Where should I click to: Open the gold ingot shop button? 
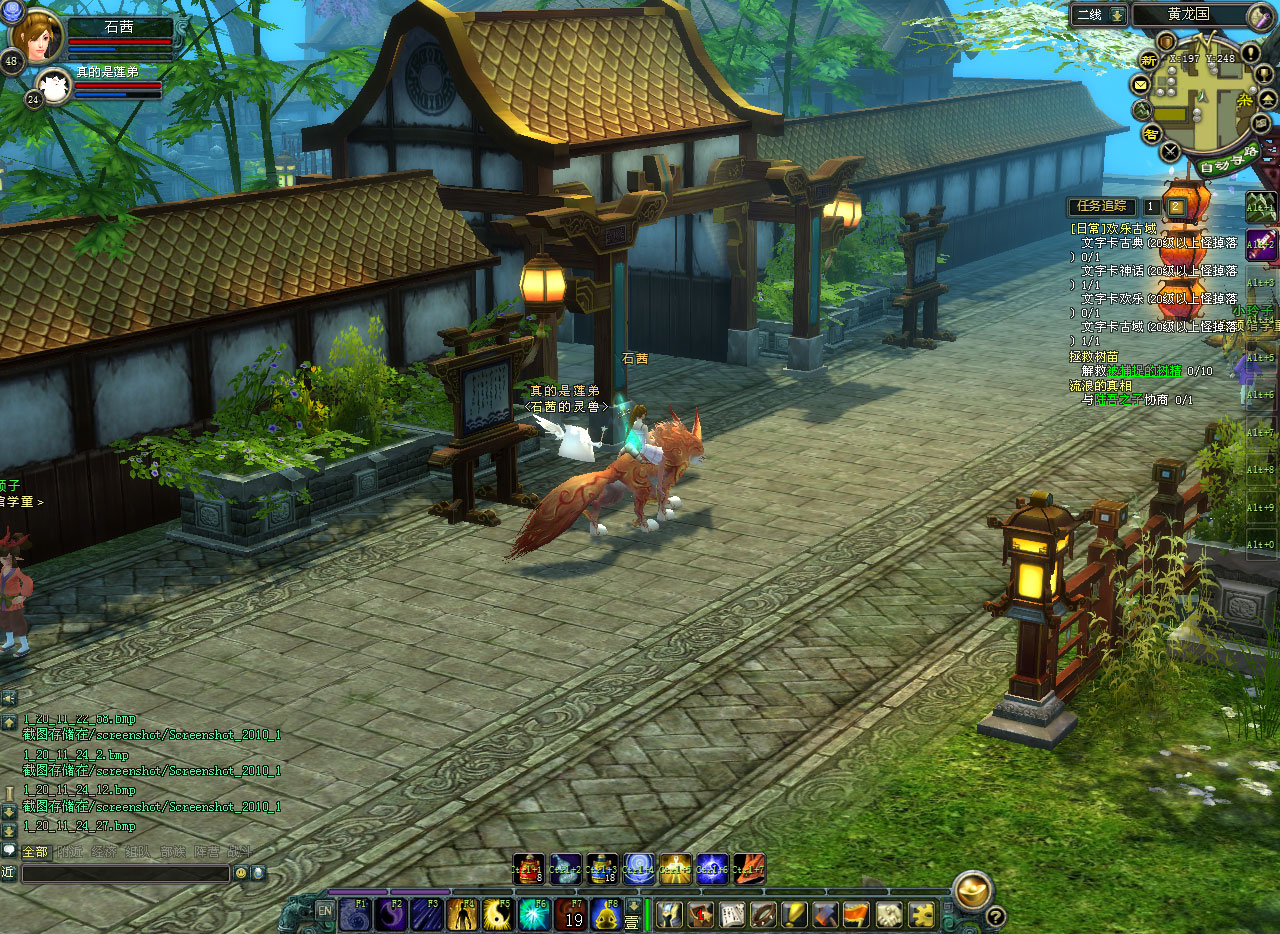point(972,890)
